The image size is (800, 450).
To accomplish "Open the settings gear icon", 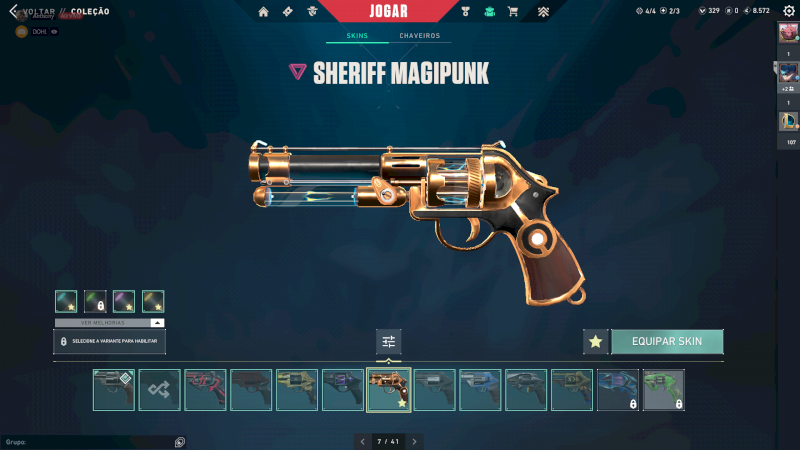I will pos(788,11).
